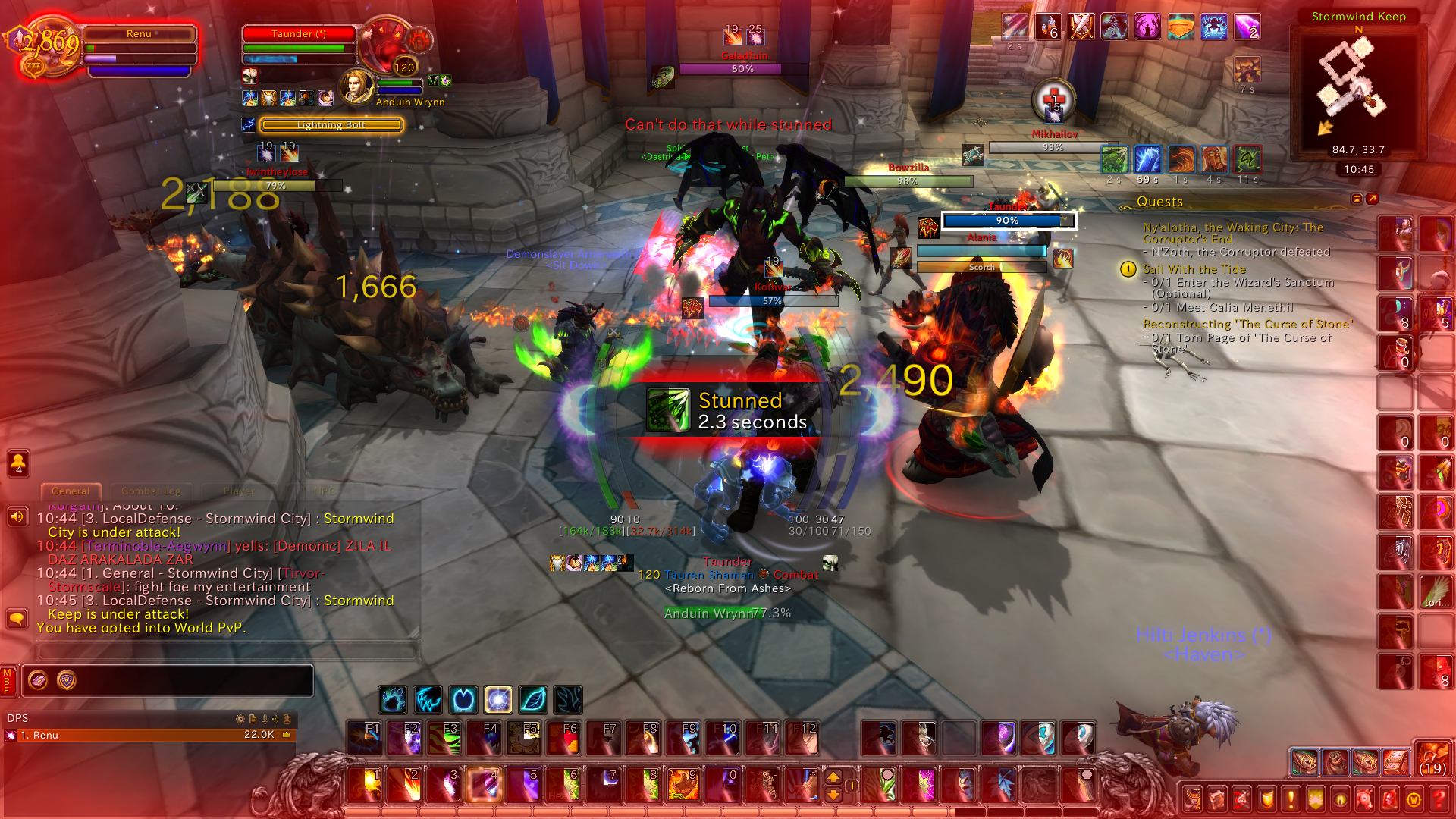Open the Player chat tab
The width and height of the screenshot is (1456, 819).
click(x=239, y=491)
